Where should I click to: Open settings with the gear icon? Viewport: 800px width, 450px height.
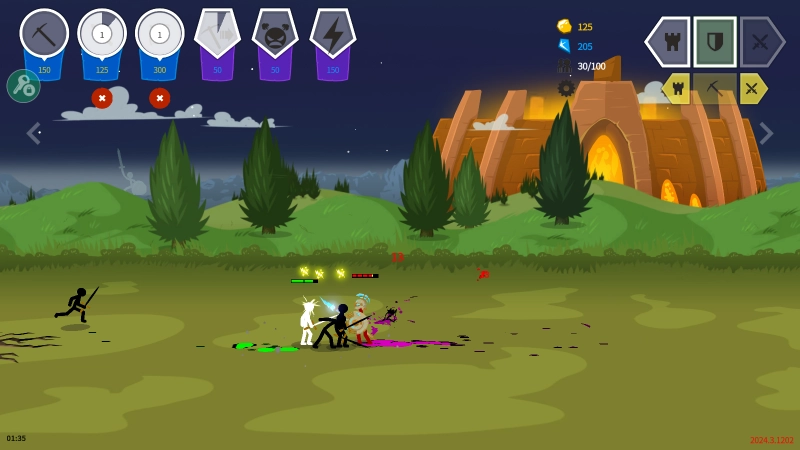pos(566,88)
